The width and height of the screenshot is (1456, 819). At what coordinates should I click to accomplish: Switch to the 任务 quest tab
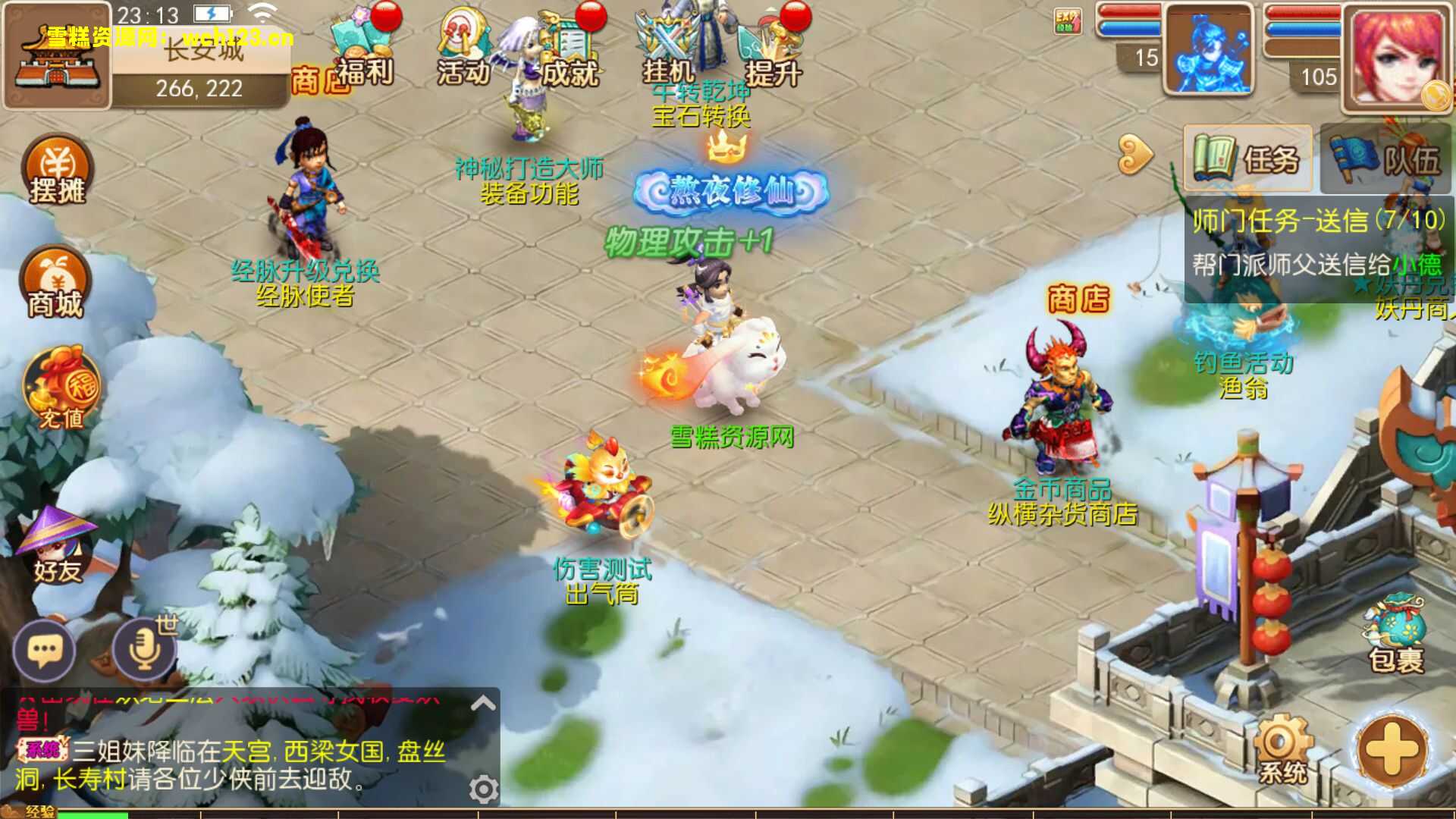pos(1247,159)
